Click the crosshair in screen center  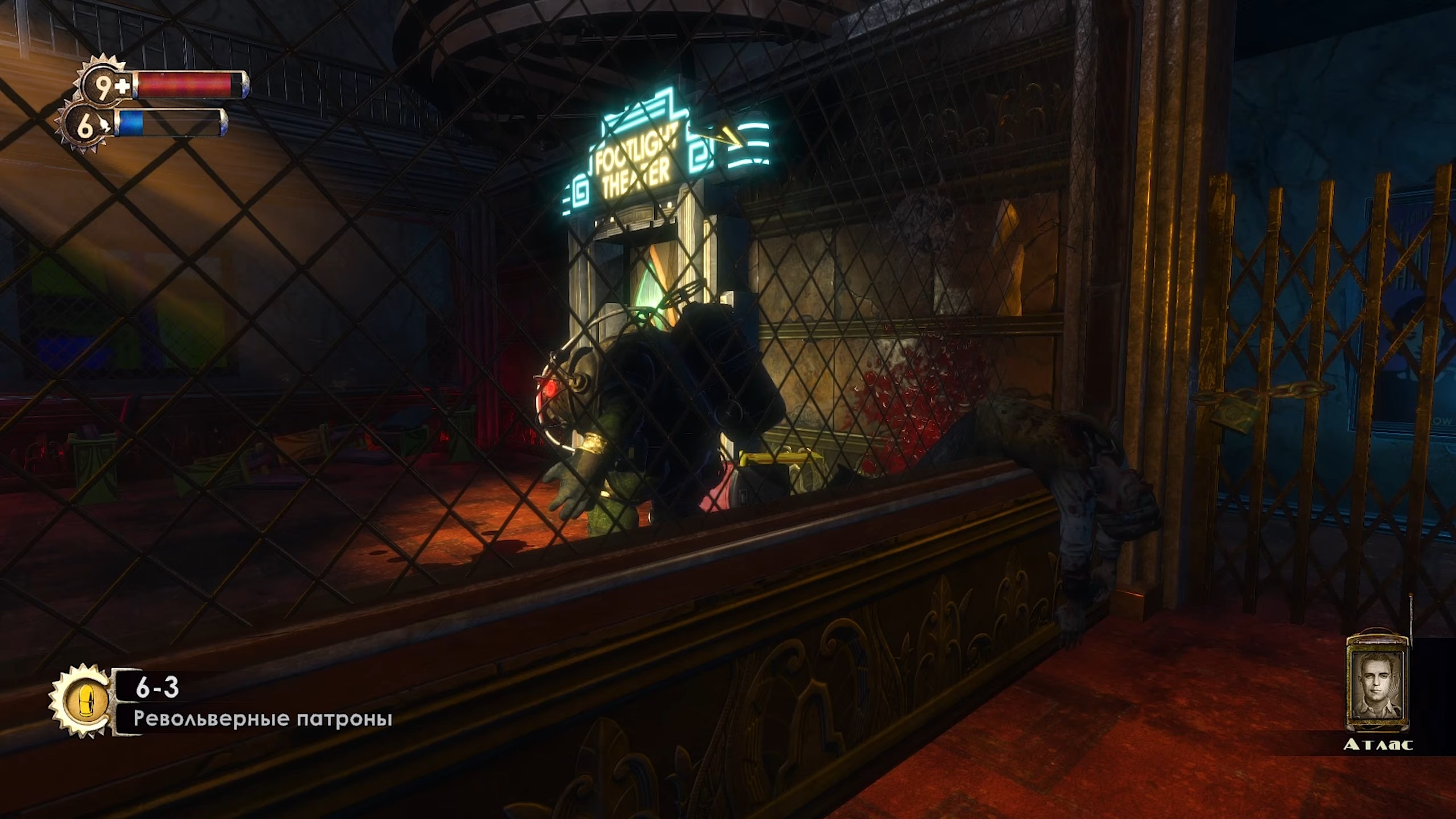tap(728, 409)
